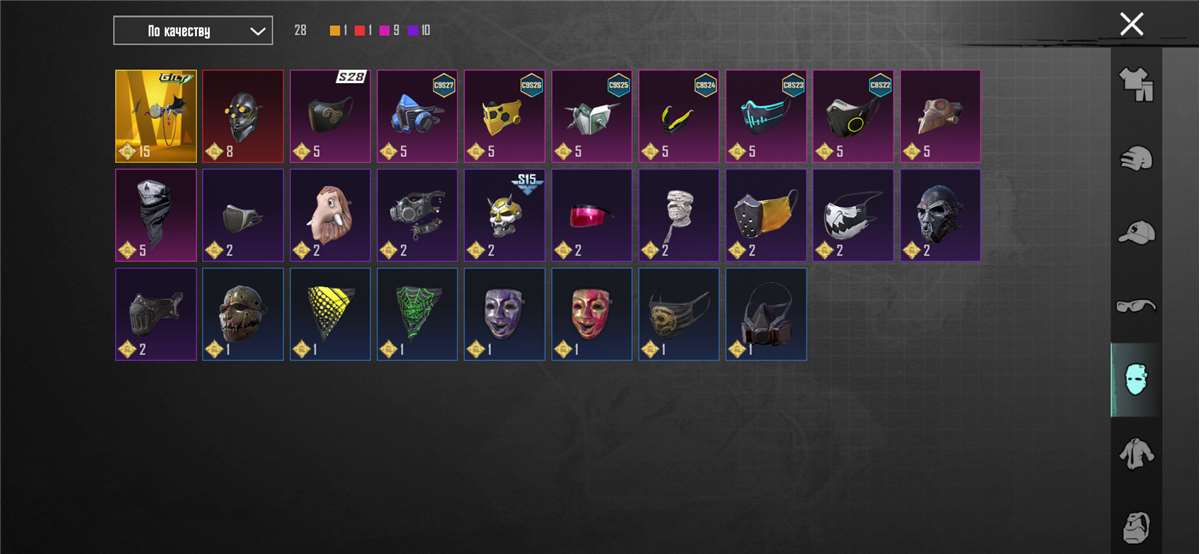1200x554 pixels.
Task: Close the inventory with the X button
Action: click(x=1131, y=24)
